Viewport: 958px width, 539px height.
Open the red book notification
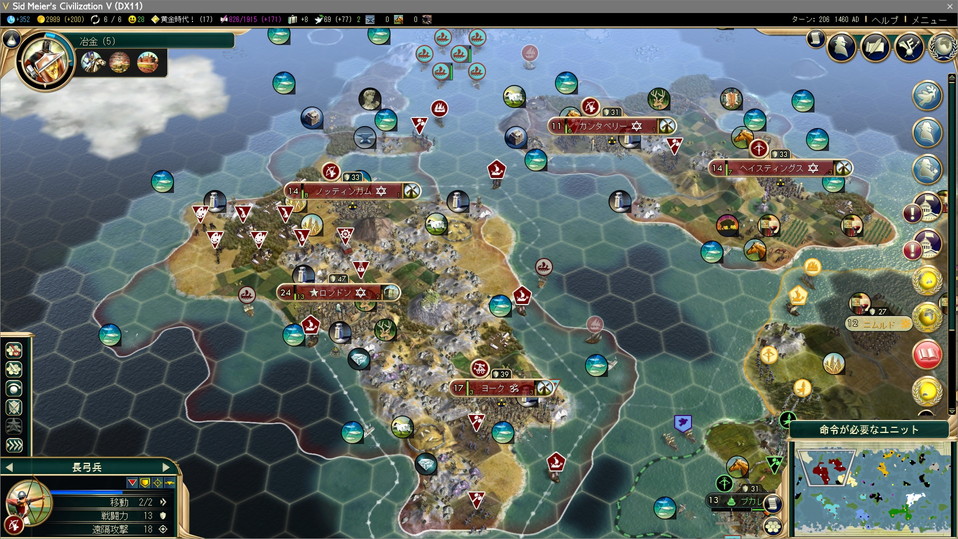tap(927, 353)
